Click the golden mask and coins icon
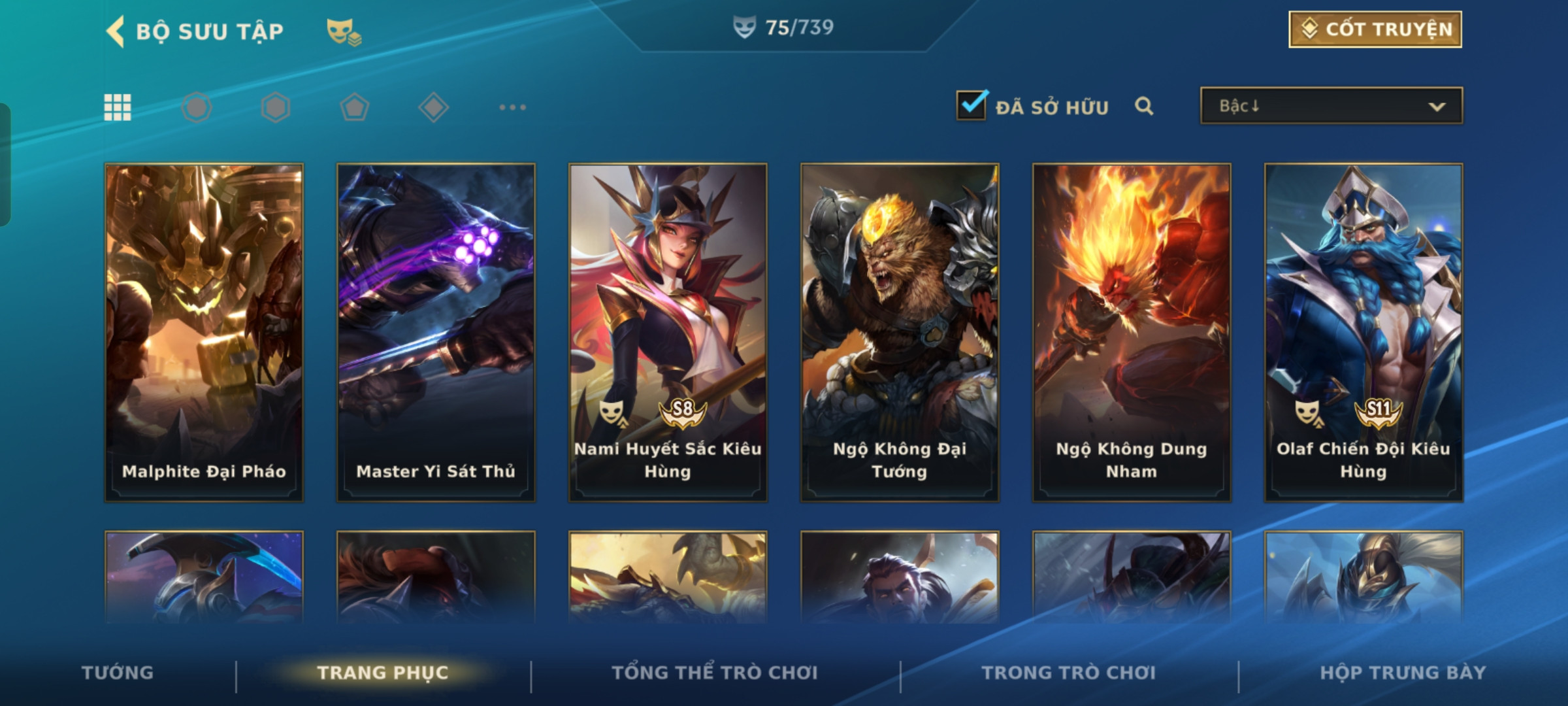Viewport: 1568px width, 706px height. pyautogui.click(x=344, y=31)
